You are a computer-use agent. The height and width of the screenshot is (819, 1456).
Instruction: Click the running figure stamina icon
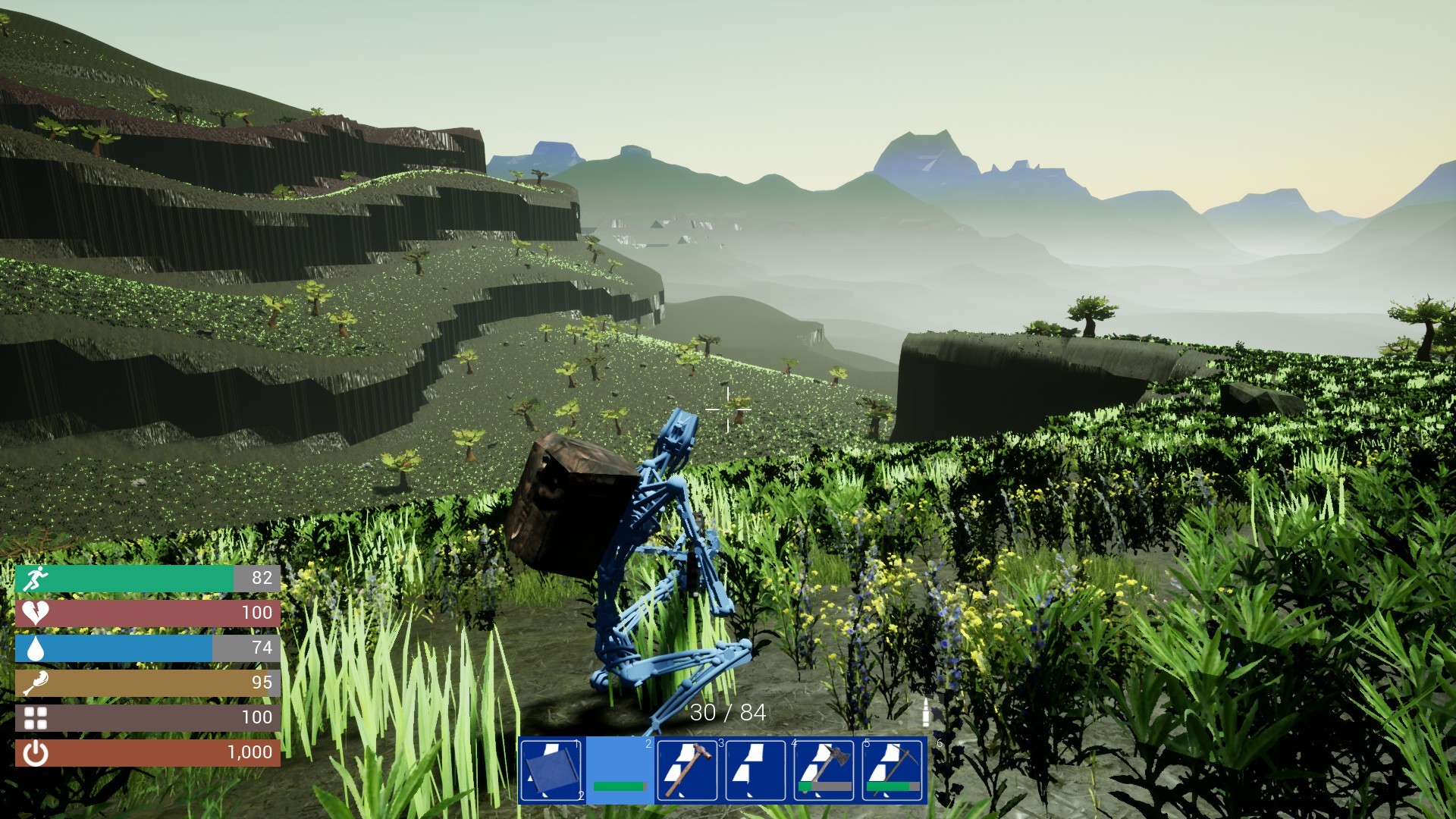click(36, 578)
